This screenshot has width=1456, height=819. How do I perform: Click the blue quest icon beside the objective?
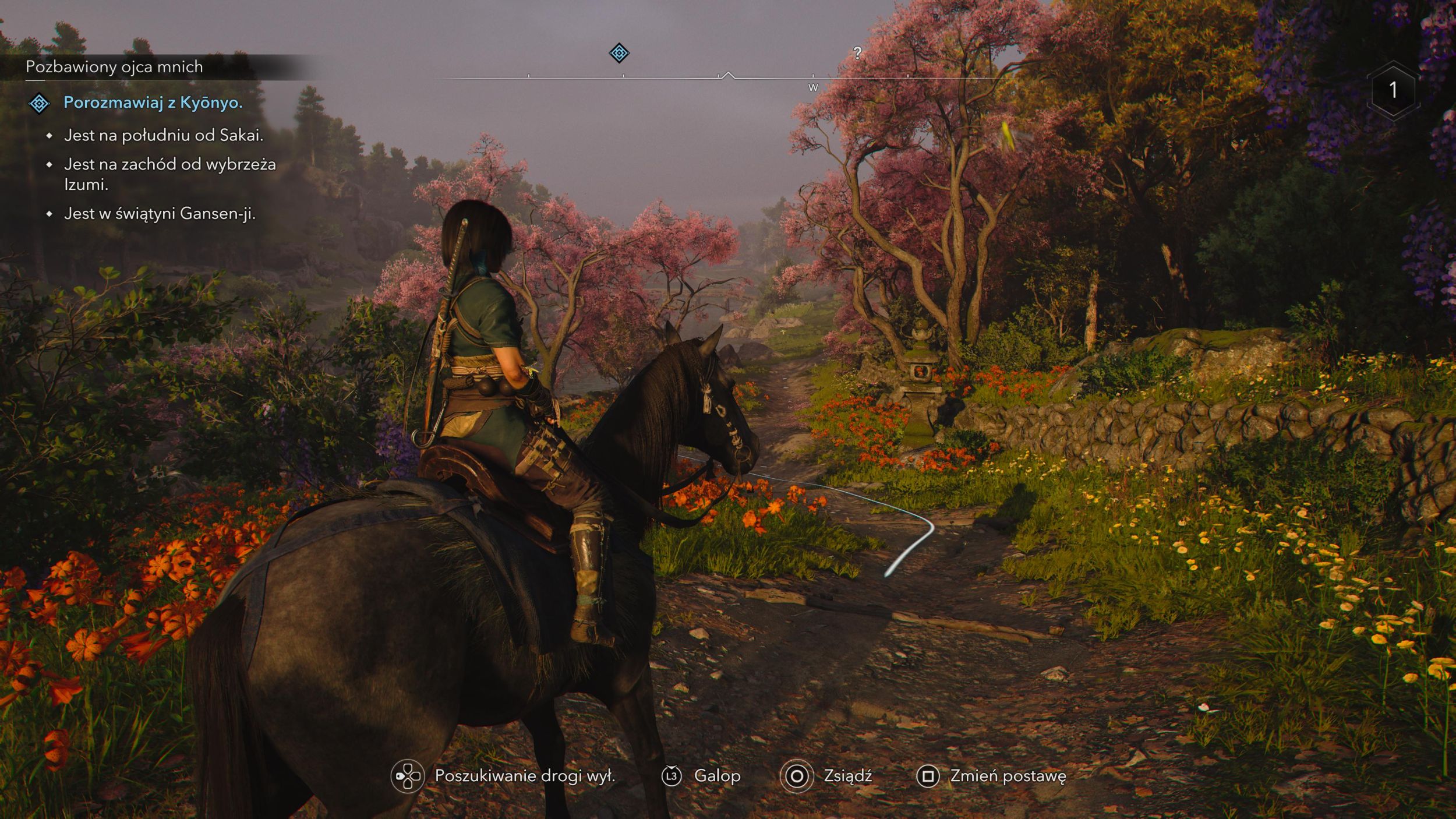[x=39, y=104]
